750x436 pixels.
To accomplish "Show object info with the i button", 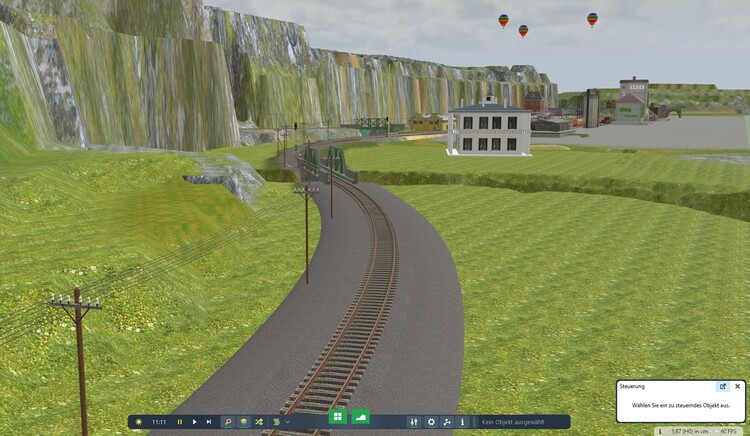I will pos(462,422).
